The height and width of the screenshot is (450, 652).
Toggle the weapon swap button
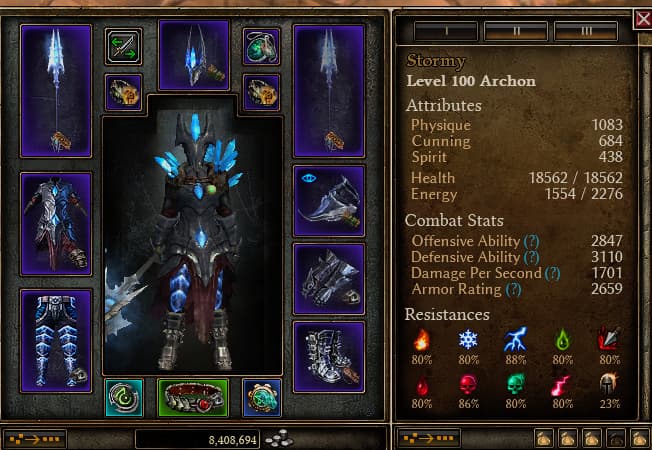[124, 47]
